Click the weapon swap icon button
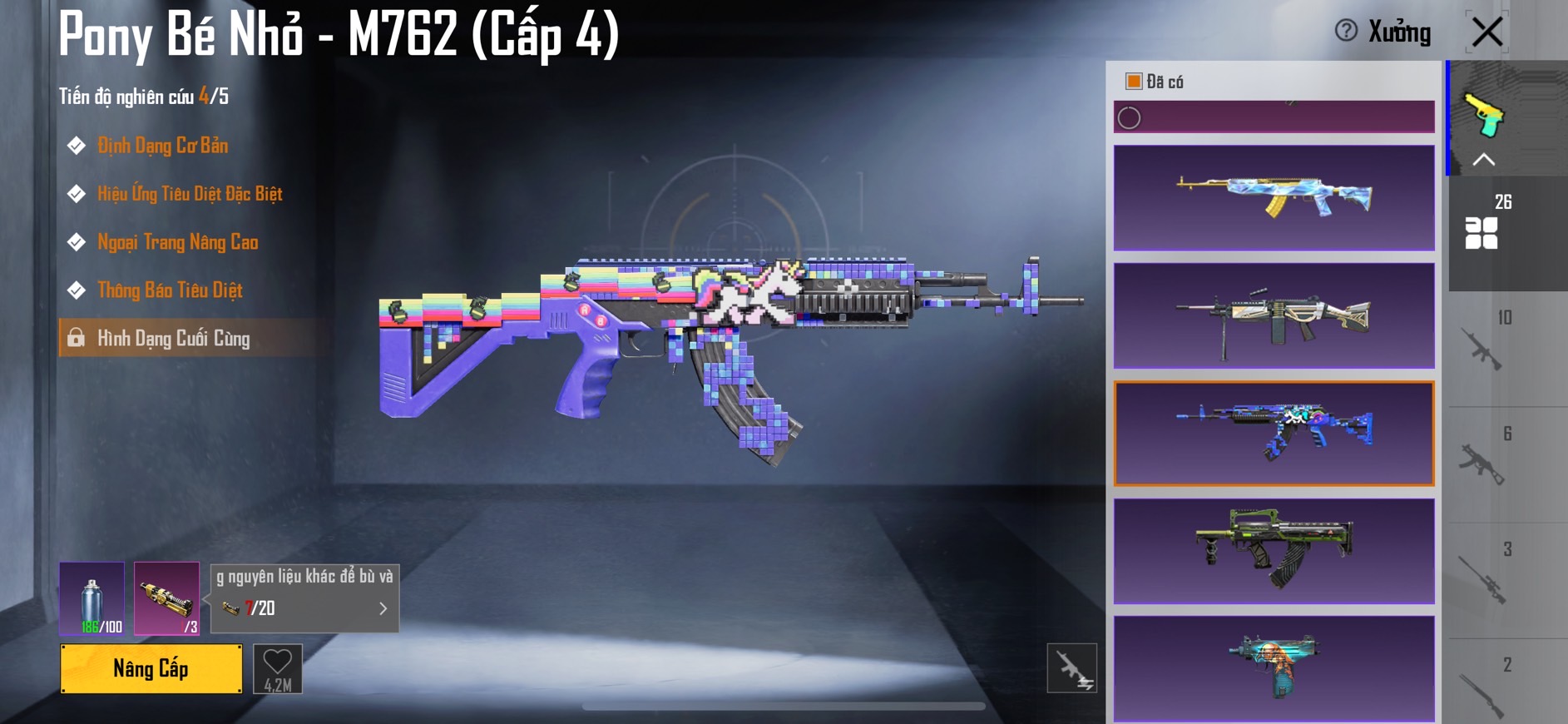The height and width of the screenshot is (724, 1568). tap(1071, 668)
